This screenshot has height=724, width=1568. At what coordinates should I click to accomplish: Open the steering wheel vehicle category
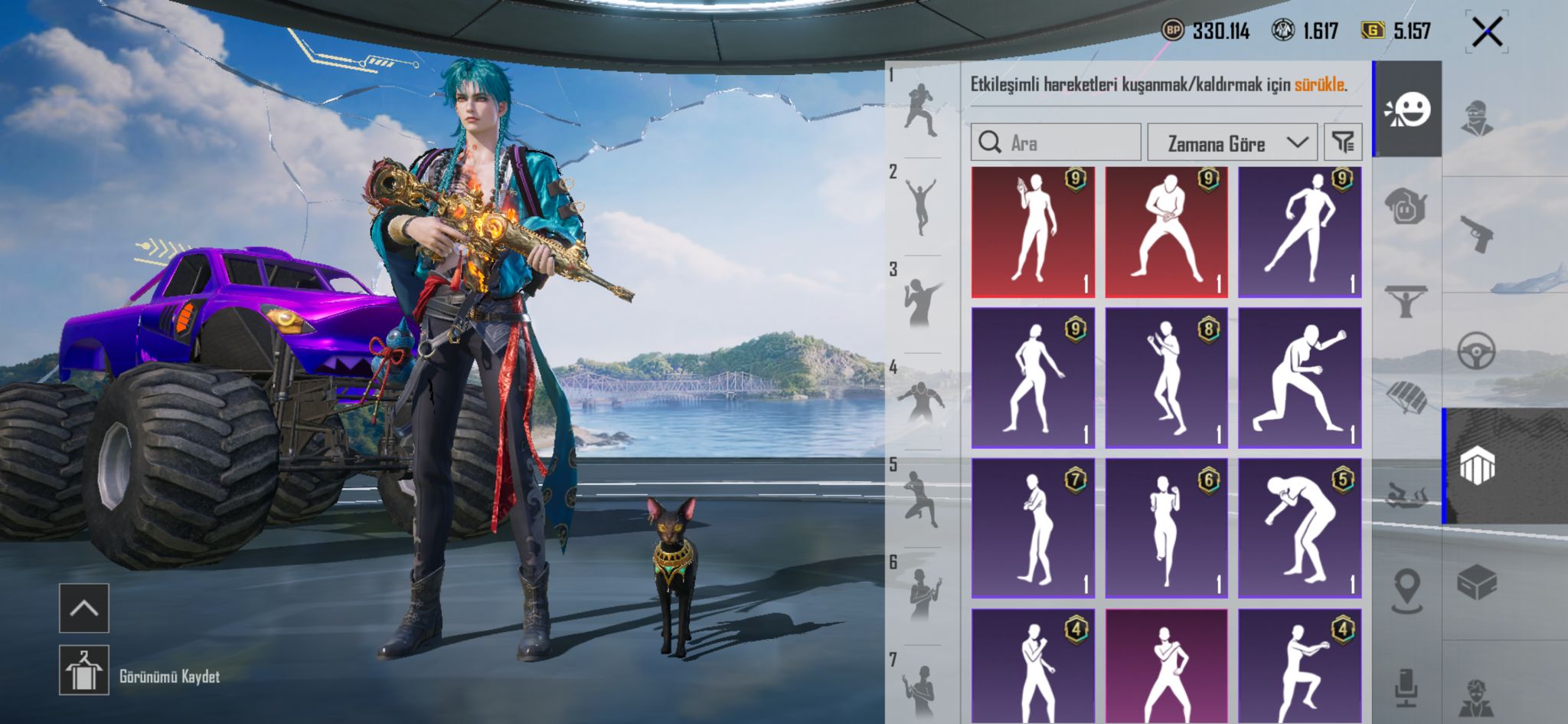pos(1476,351)
